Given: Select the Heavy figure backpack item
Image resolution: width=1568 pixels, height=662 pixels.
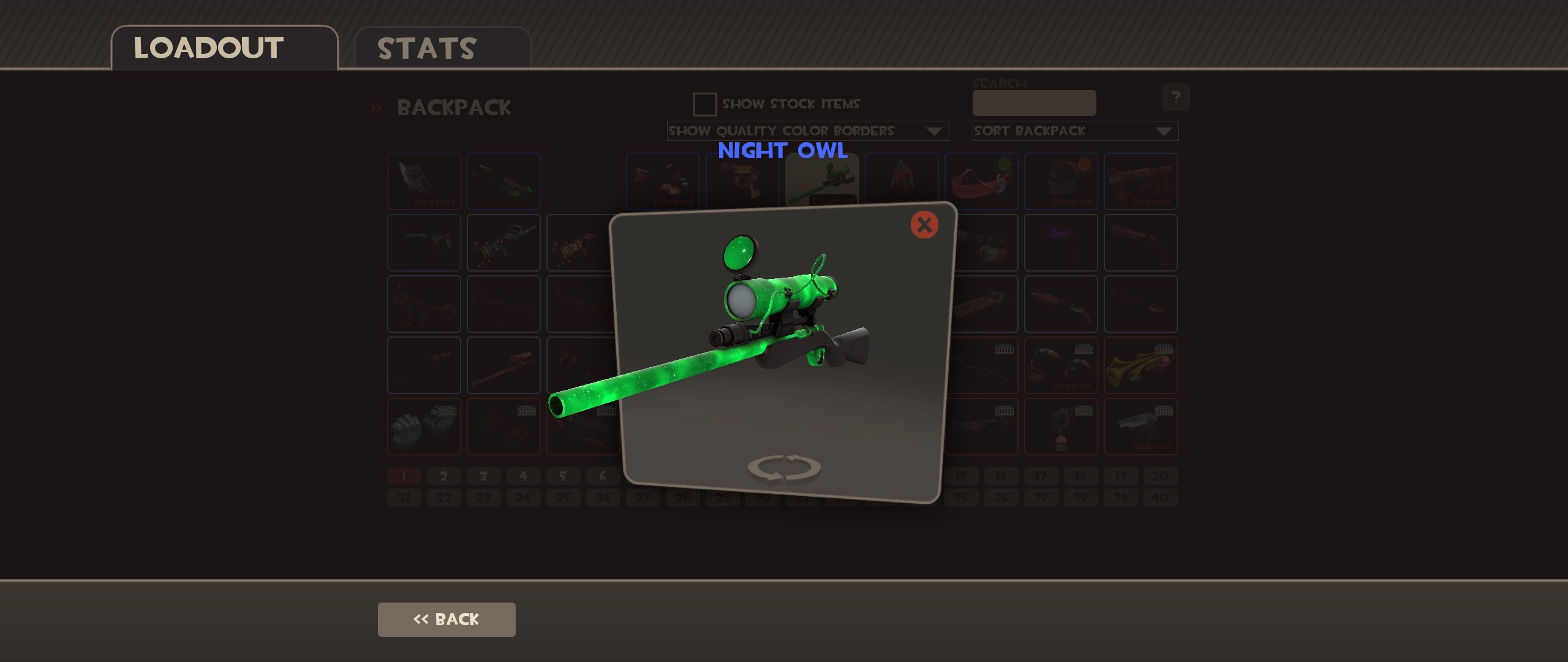Looking at the screenshot, I should pos(902,181).
